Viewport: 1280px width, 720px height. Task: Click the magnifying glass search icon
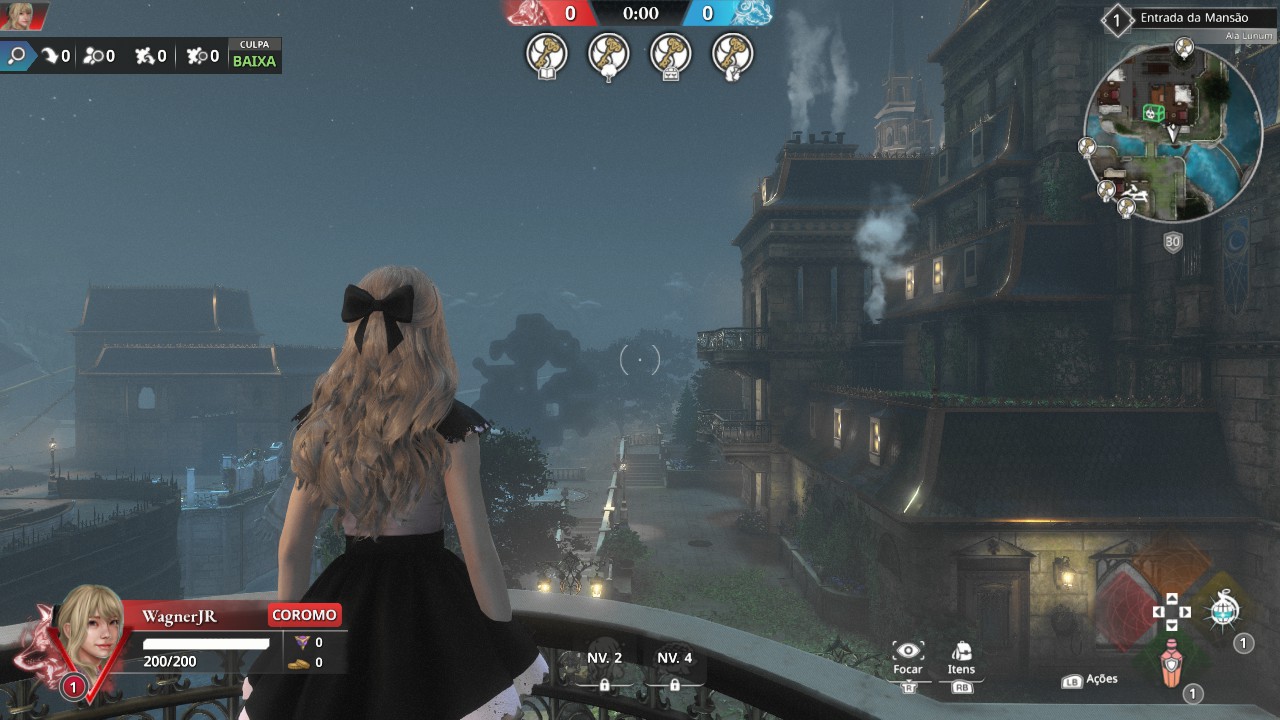coord(17,56)
